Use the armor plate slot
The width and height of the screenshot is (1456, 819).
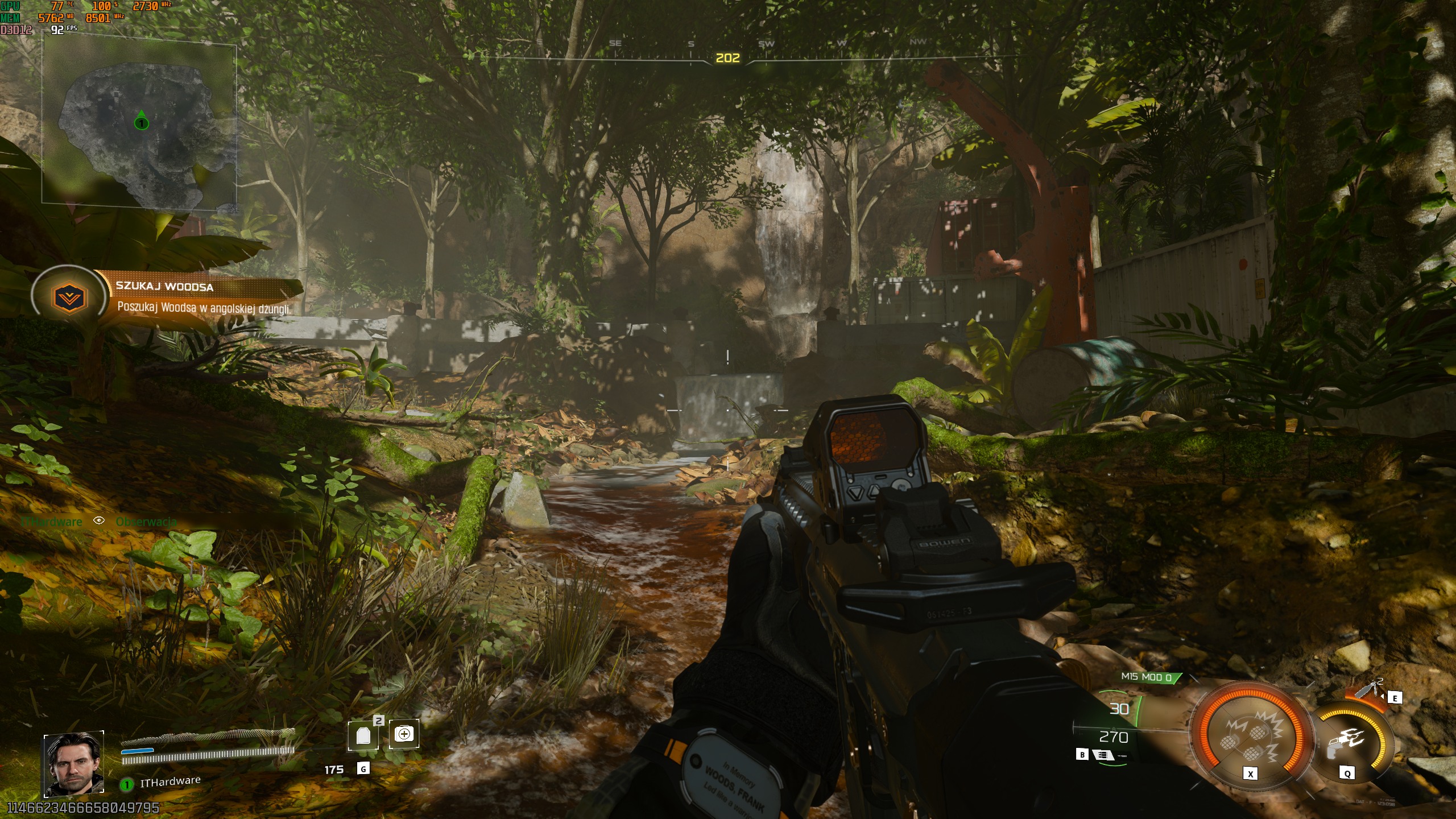[363, 736]
